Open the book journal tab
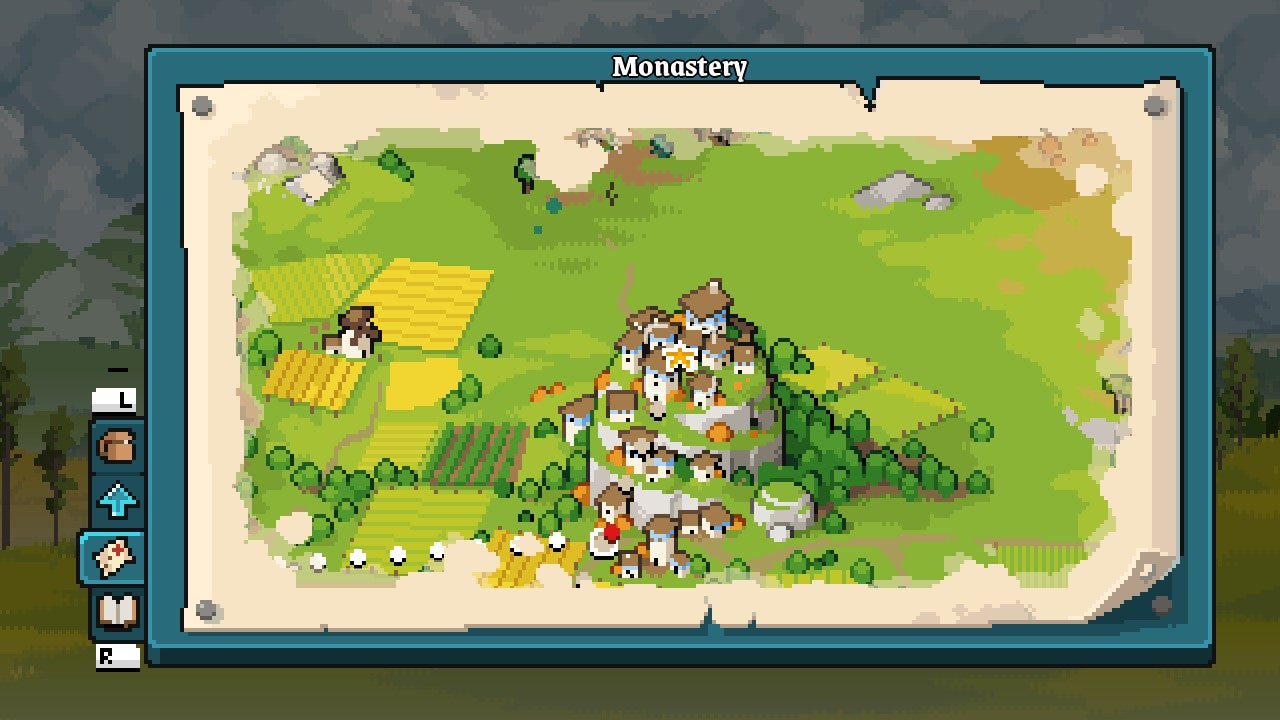This screenshot has height=720, width=1280. (x=116, y=611)
